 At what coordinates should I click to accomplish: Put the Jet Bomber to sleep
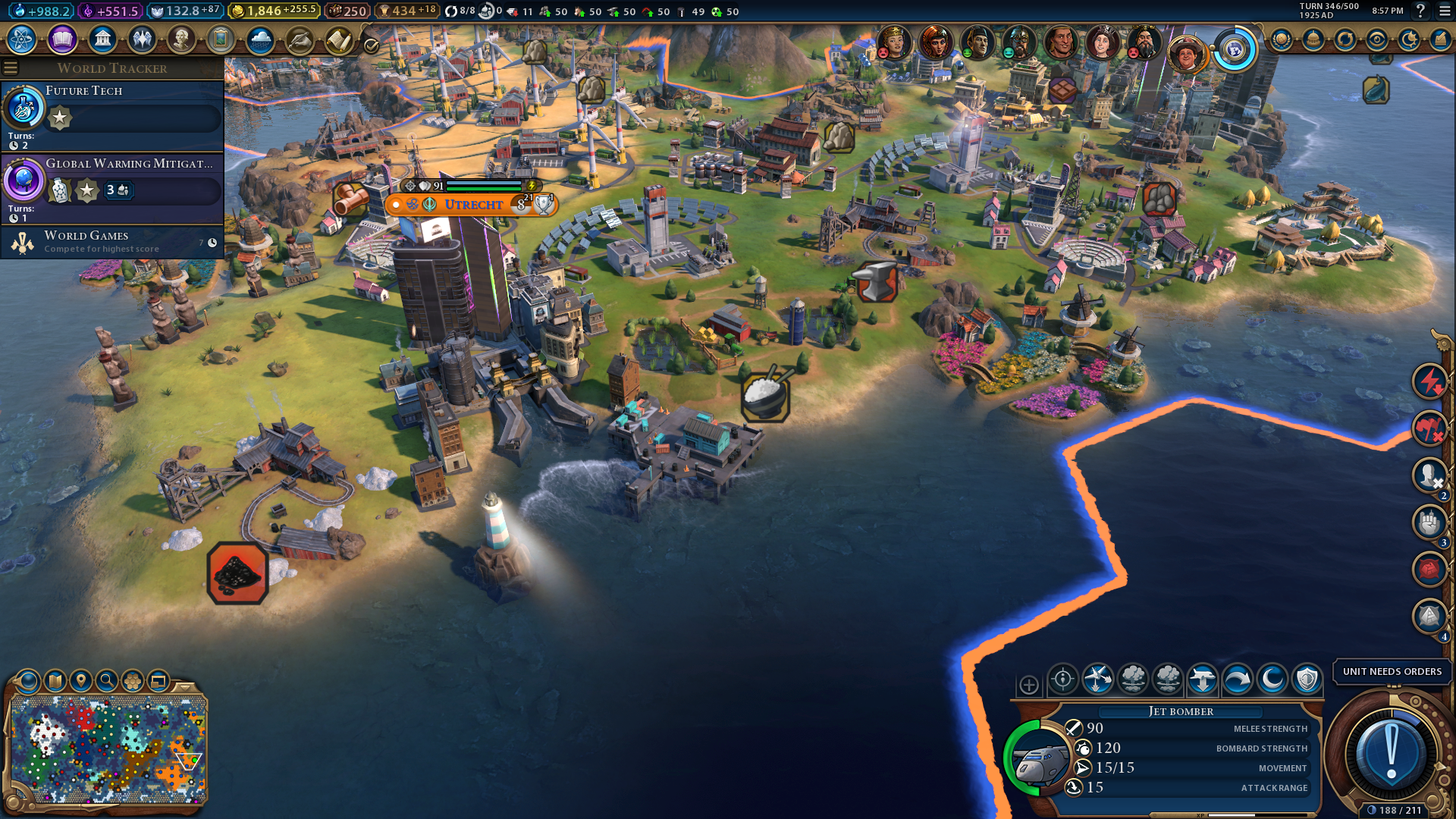[x=1272, y=679]
